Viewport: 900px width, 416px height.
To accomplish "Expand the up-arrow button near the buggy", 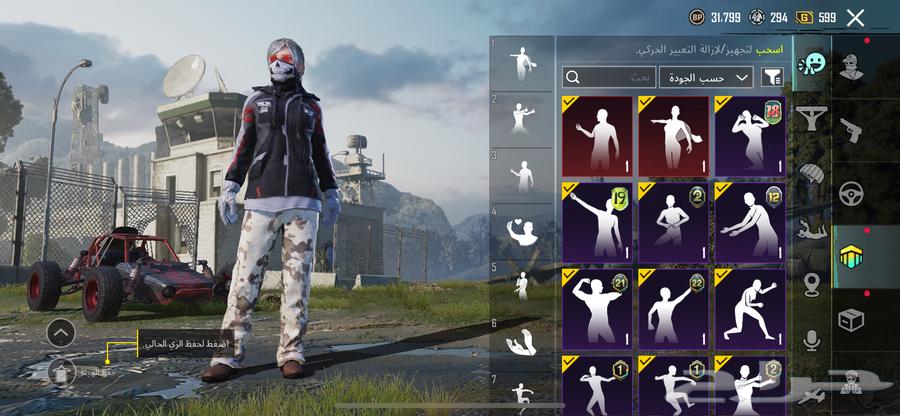I will (x=61, y=332).
